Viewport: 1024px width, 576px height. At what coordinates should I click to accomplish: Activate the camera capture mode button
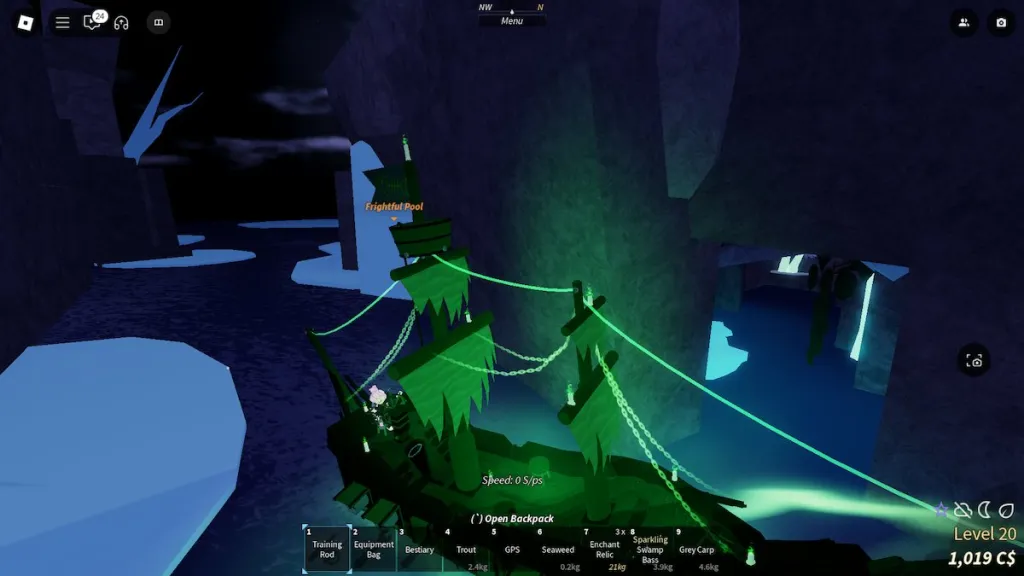tap(975, 361)
